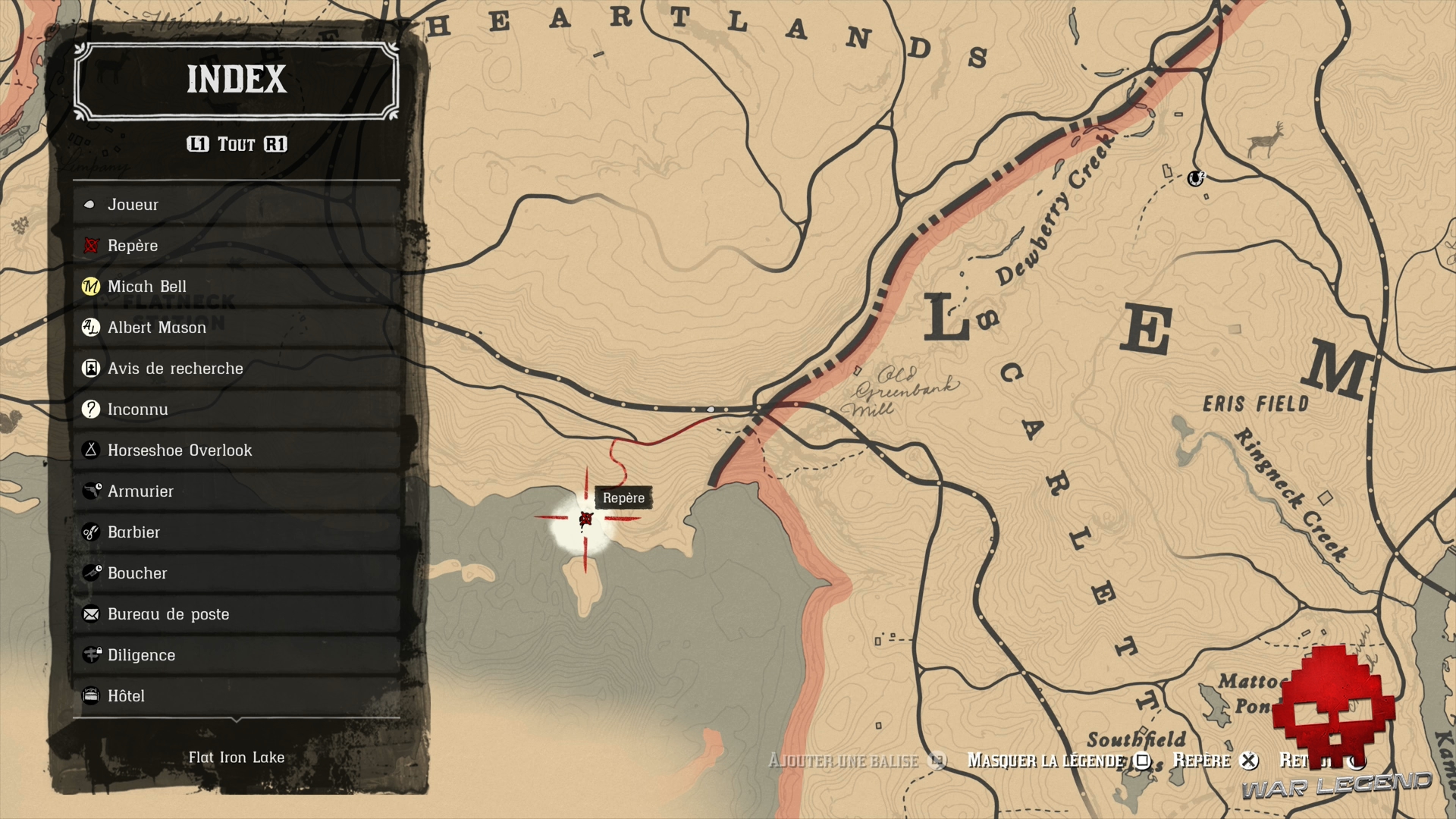Toggle the Diligence map filter
The height and width of the screenshot is (819, 1456).
[91, 655]
